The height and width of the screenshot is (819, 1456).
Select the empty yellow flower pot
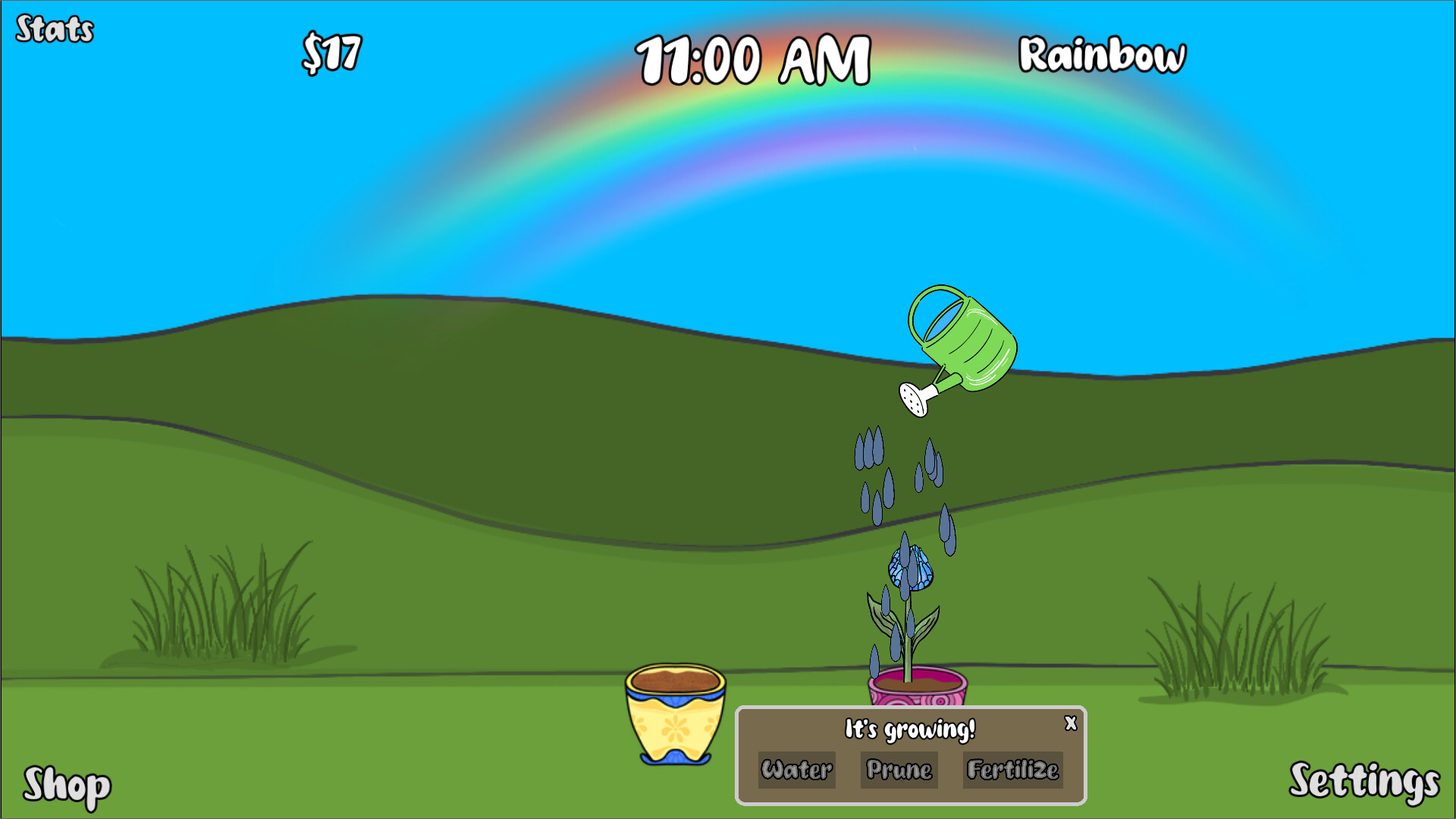pyautogui.click(x=675, y=713)
